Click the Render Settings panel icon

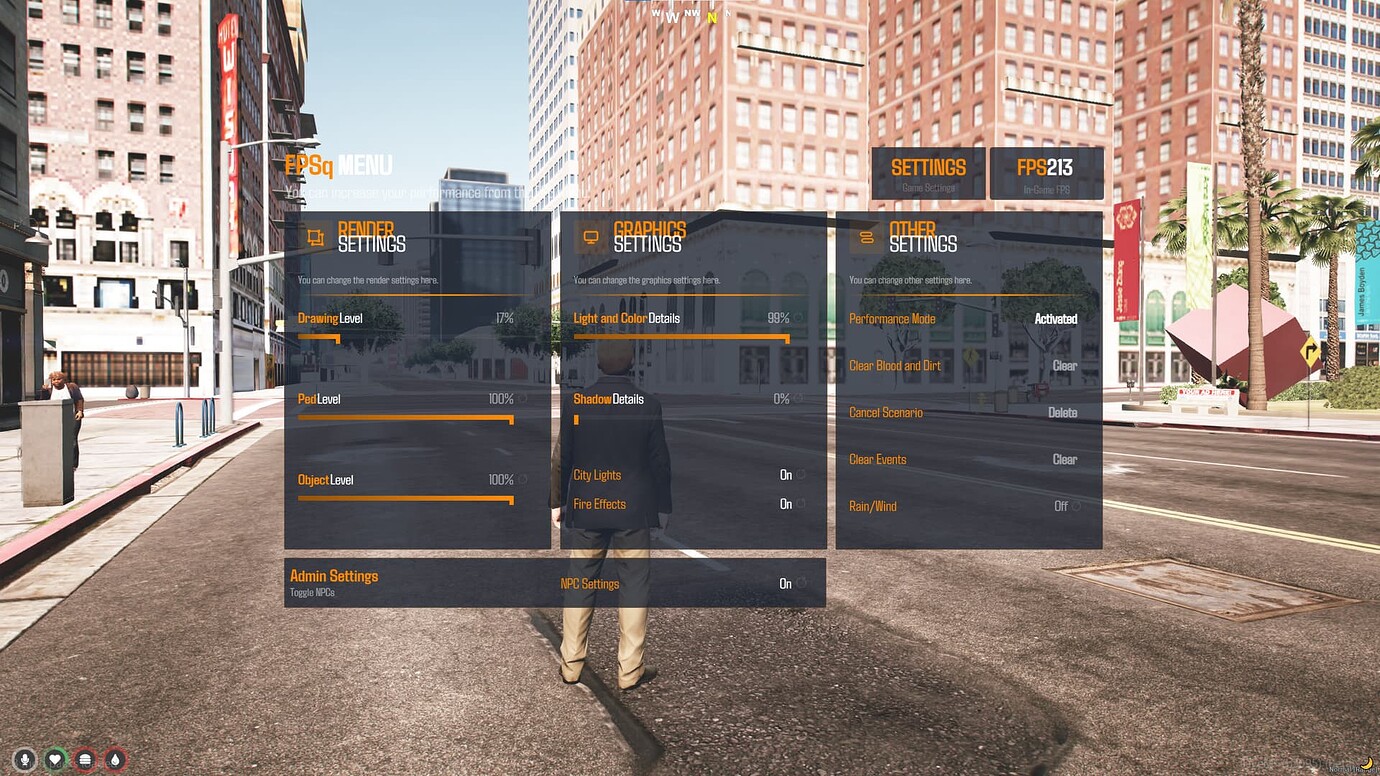tap(315, 236)
